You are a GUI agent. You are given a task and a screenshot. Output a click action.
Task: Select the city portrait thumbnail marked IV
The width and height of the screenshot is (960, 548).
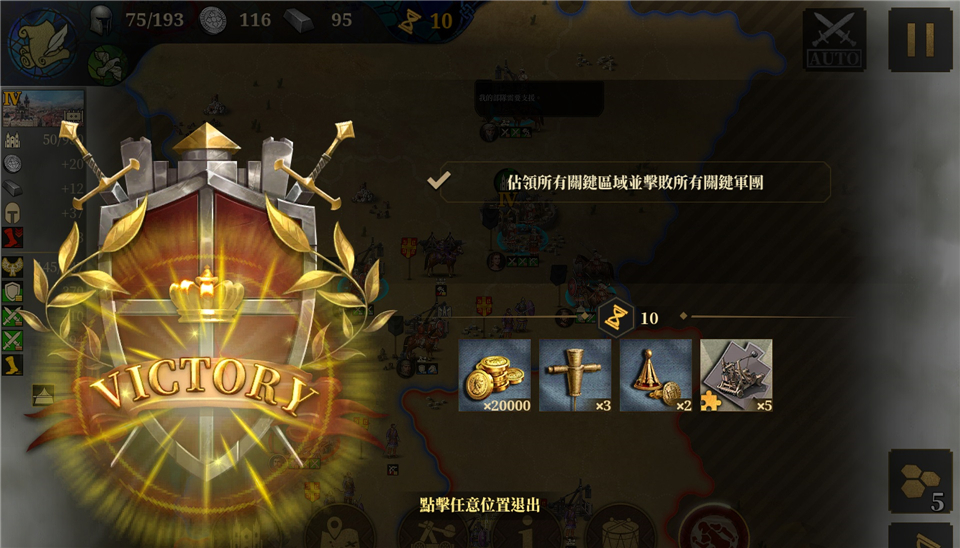coord(43,109)
